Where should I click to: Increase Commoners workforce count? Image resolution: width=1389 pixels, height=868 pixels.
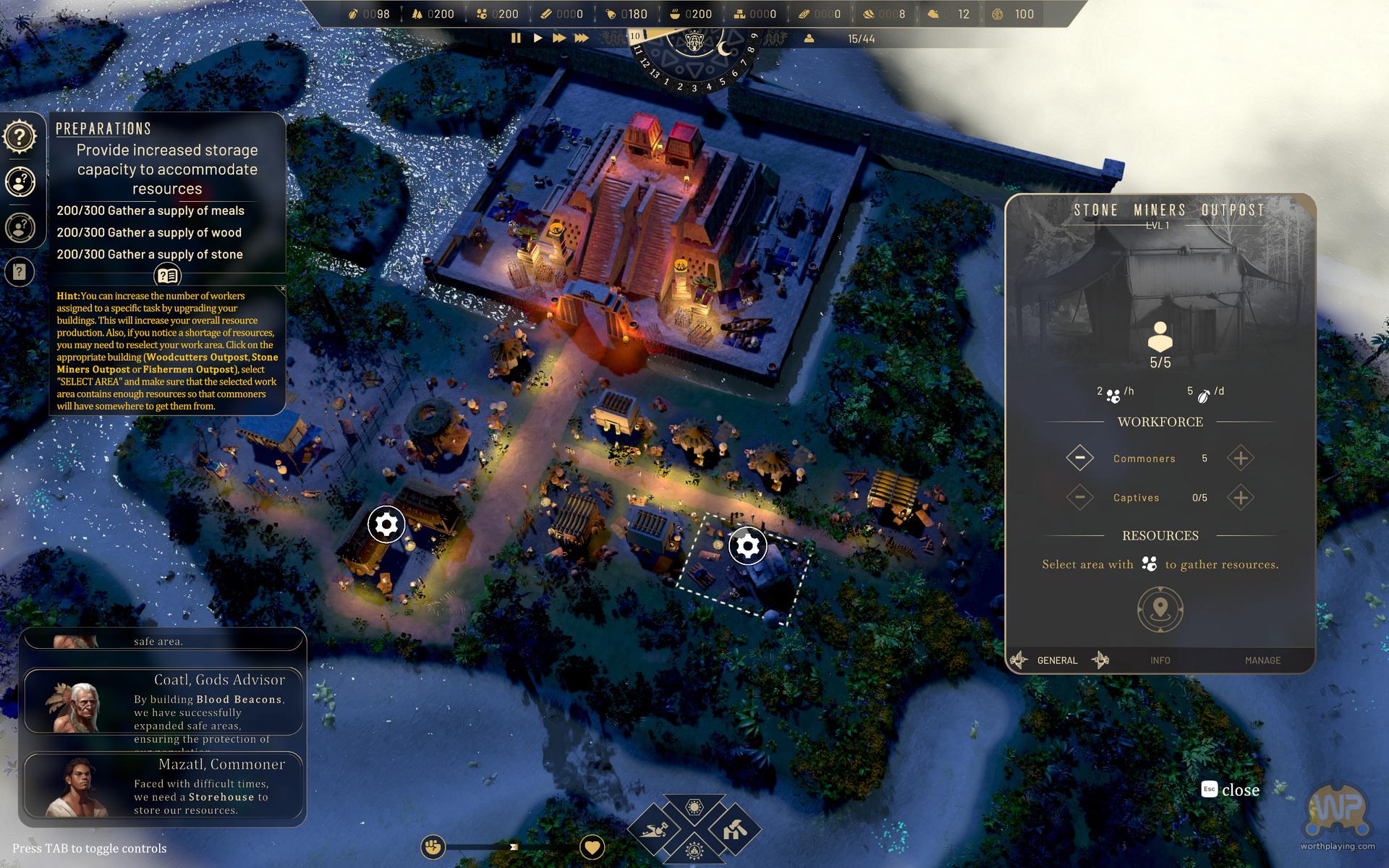1240,458
